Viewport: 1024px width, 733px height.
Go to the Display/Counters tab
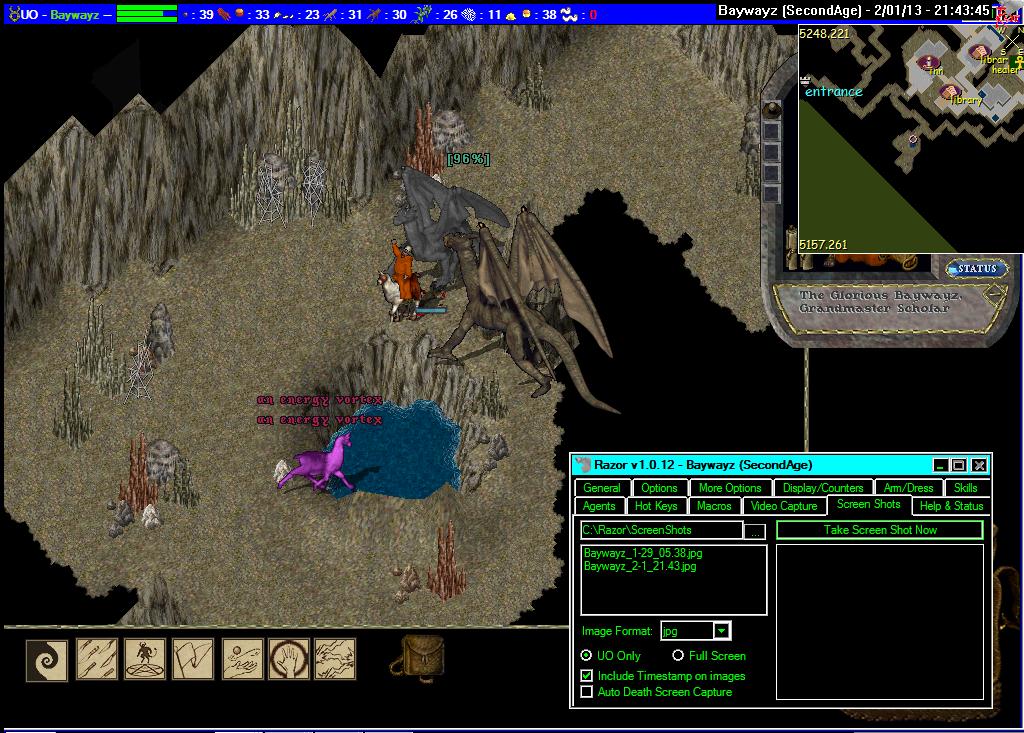pos(823,488)
